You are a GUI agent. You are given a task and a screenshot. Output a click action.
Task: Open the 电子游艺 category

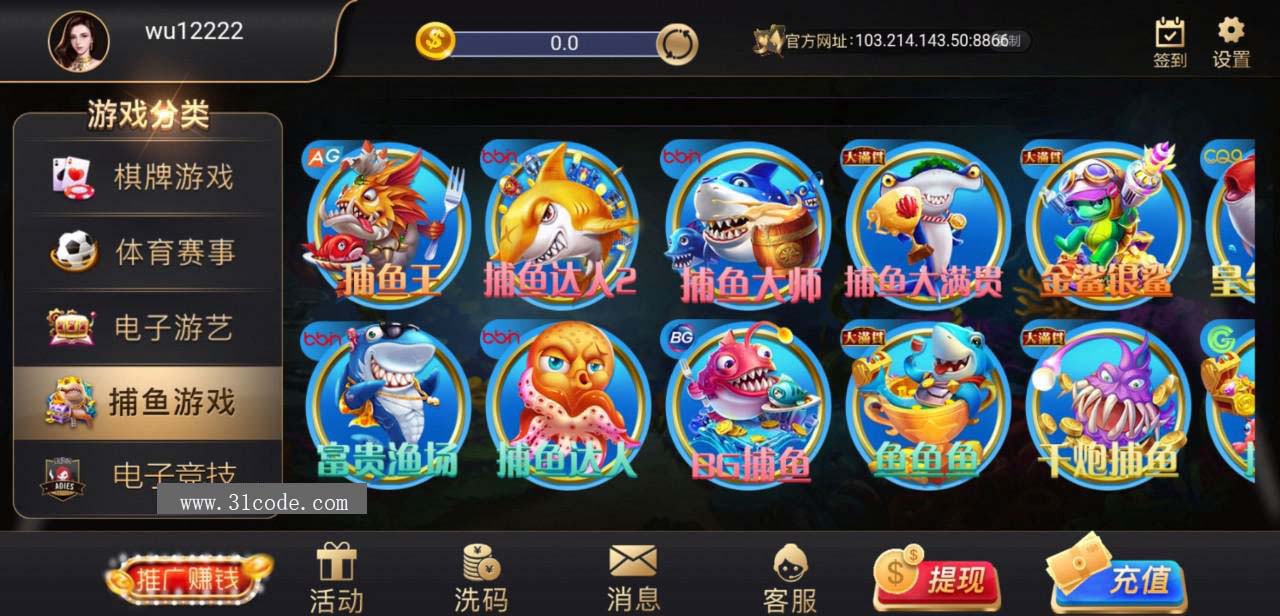pos(148,327)
